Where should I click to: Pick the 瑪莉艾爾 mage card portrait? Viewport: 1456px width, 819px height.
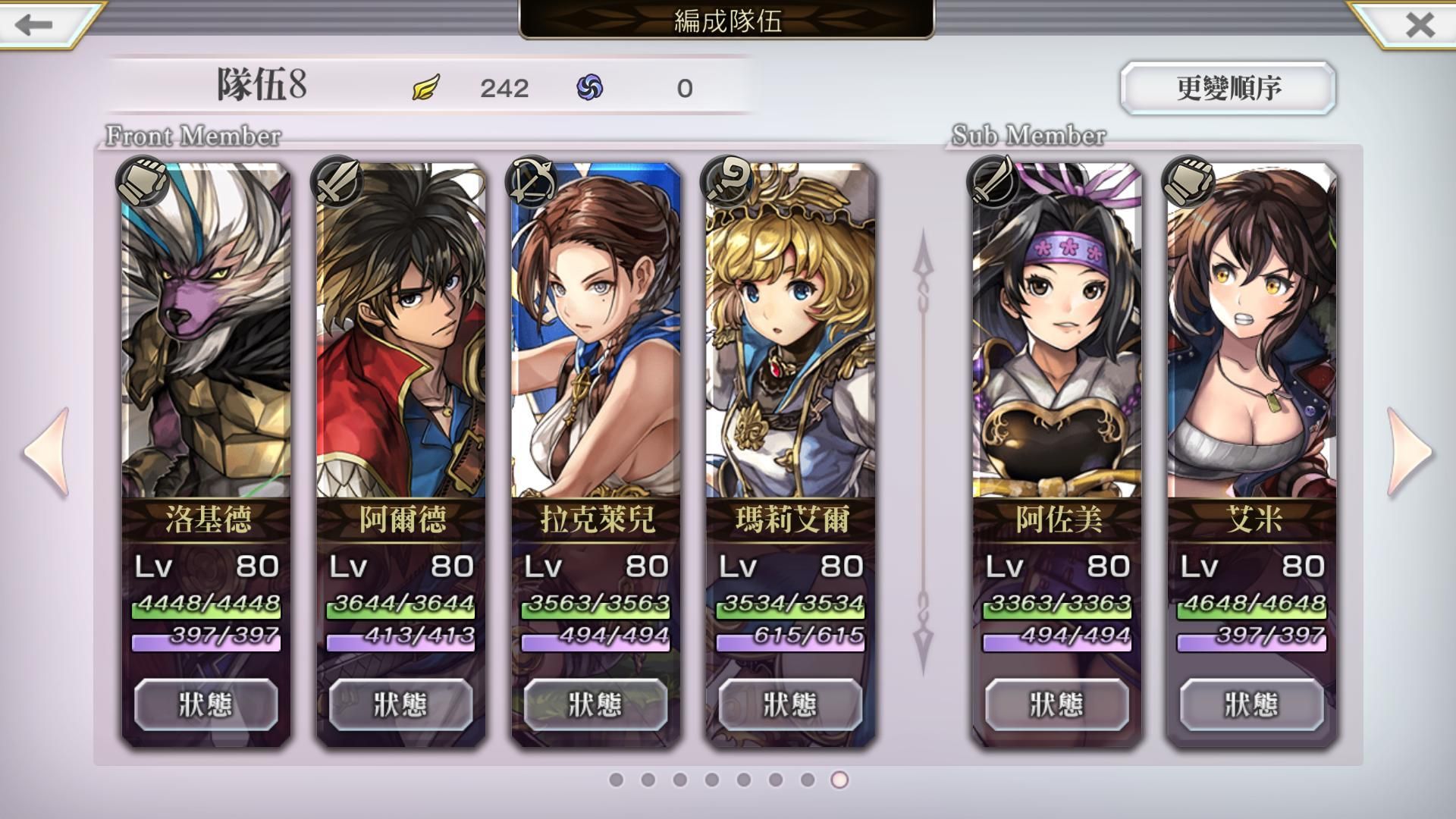click(791, 334)
